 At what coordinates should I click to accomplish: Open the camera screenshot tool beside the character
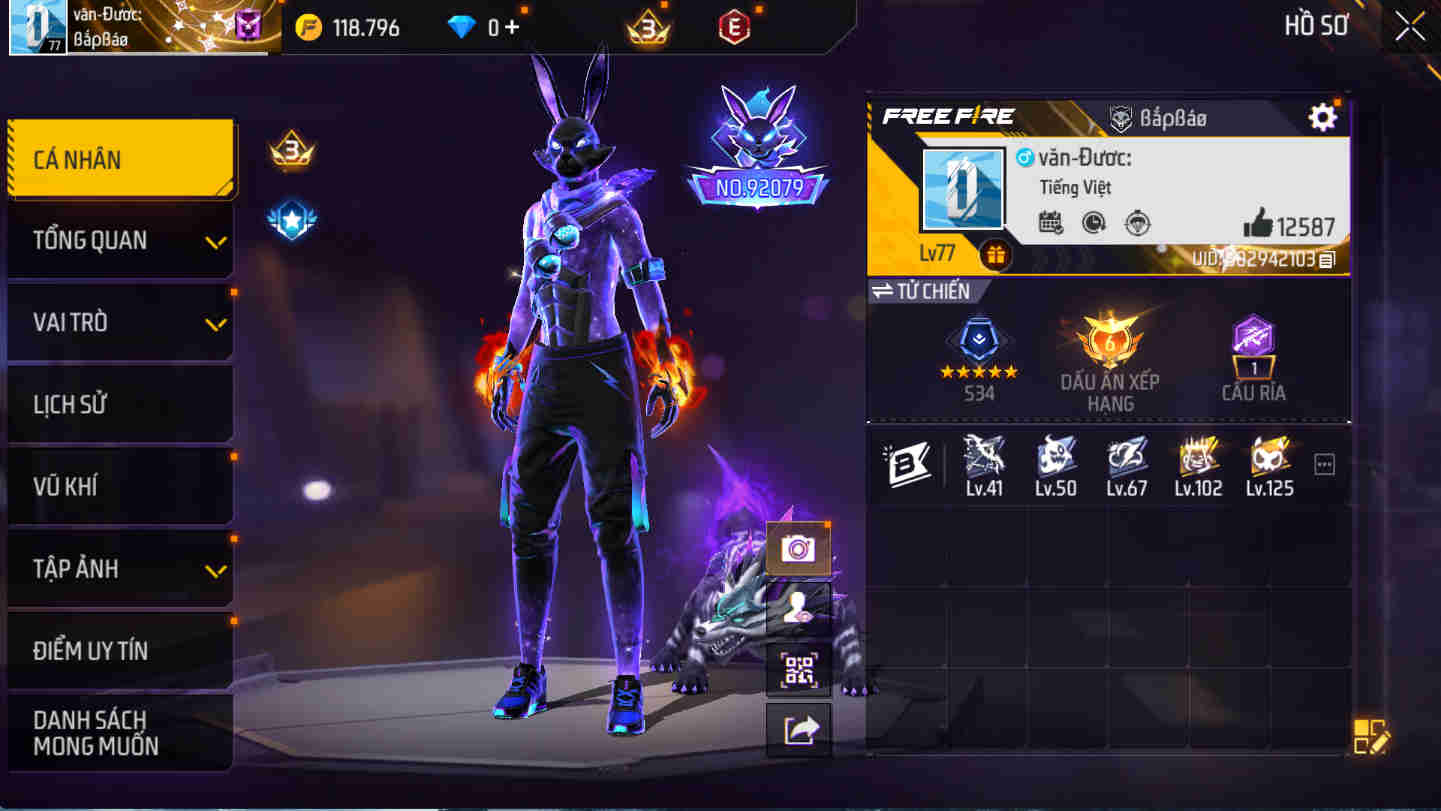pyautogui.click(x=797, y=548)
